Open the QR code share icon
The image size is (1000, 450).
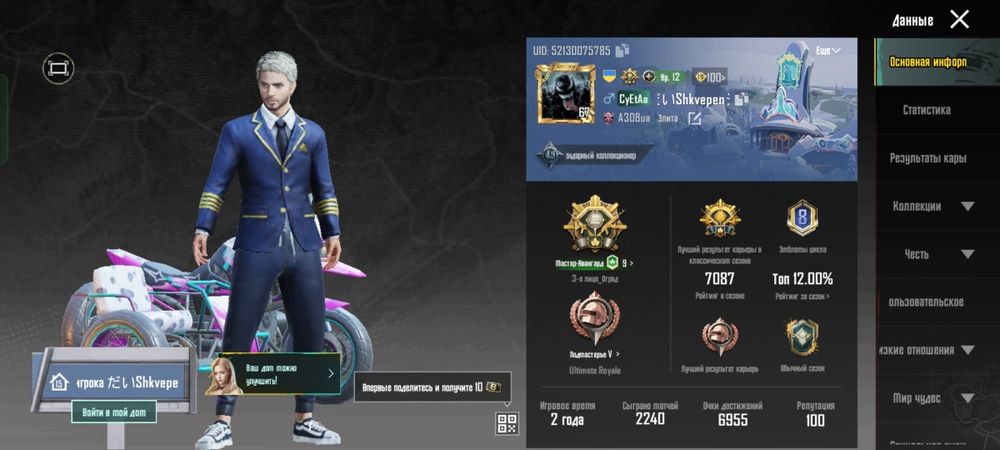[507, 423]
